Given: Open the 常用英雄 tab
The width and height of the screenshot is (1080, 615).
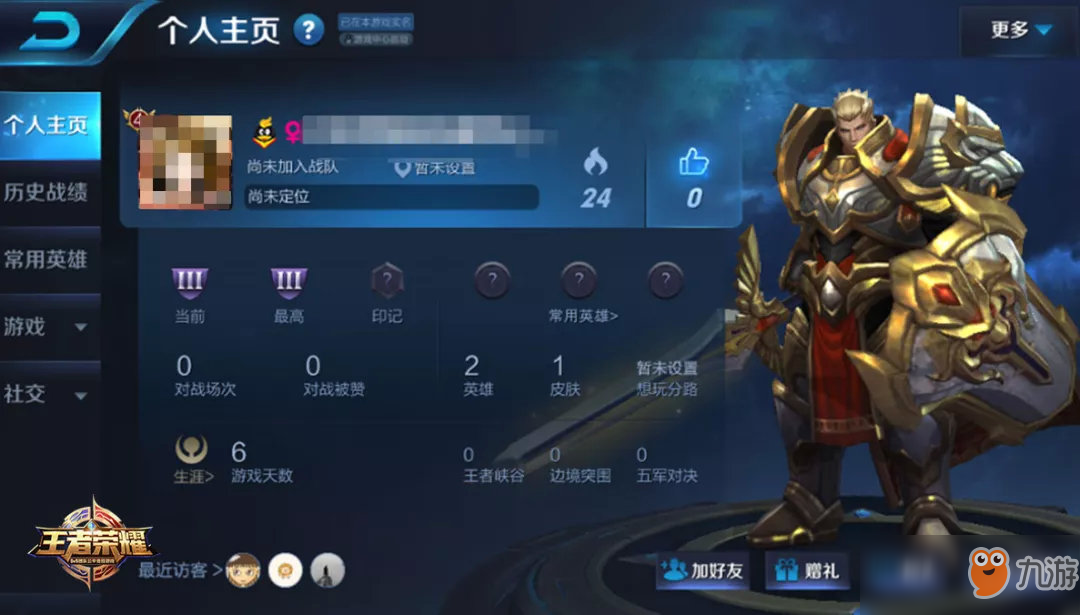Looking at the screenshot, I should click(48, 259).
